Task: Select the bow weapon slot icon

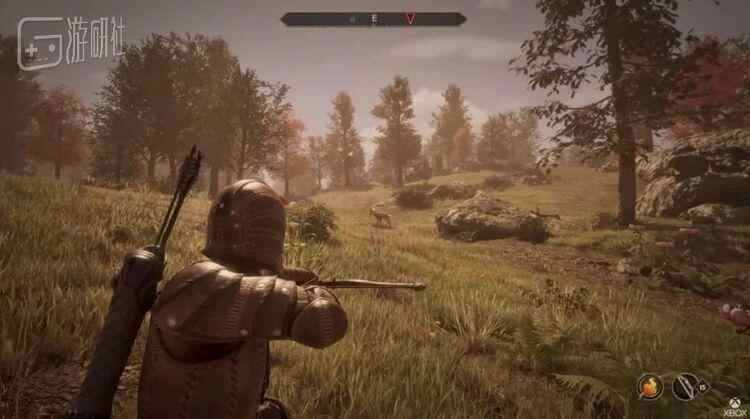Action: 687,385
